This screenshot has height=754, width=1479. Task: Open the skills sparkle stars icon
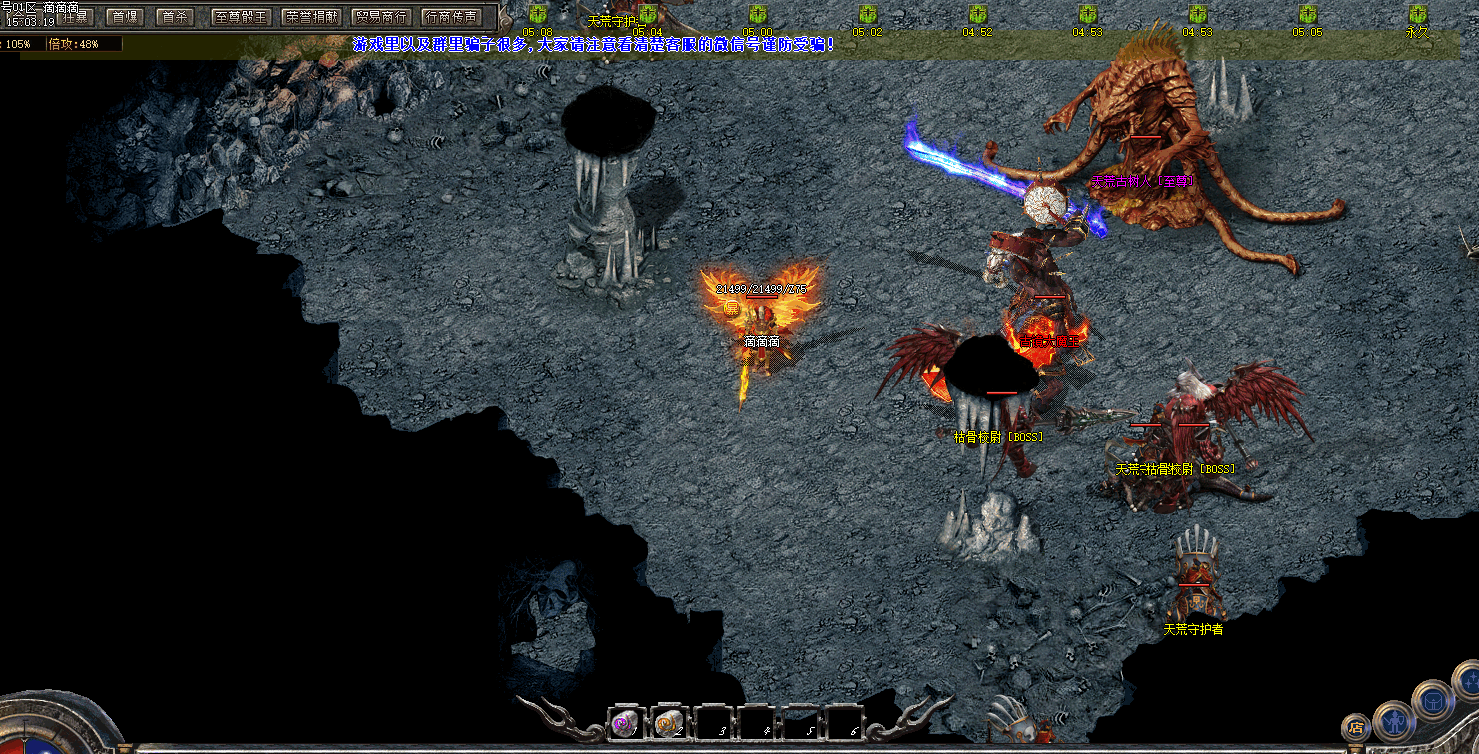1469,682
